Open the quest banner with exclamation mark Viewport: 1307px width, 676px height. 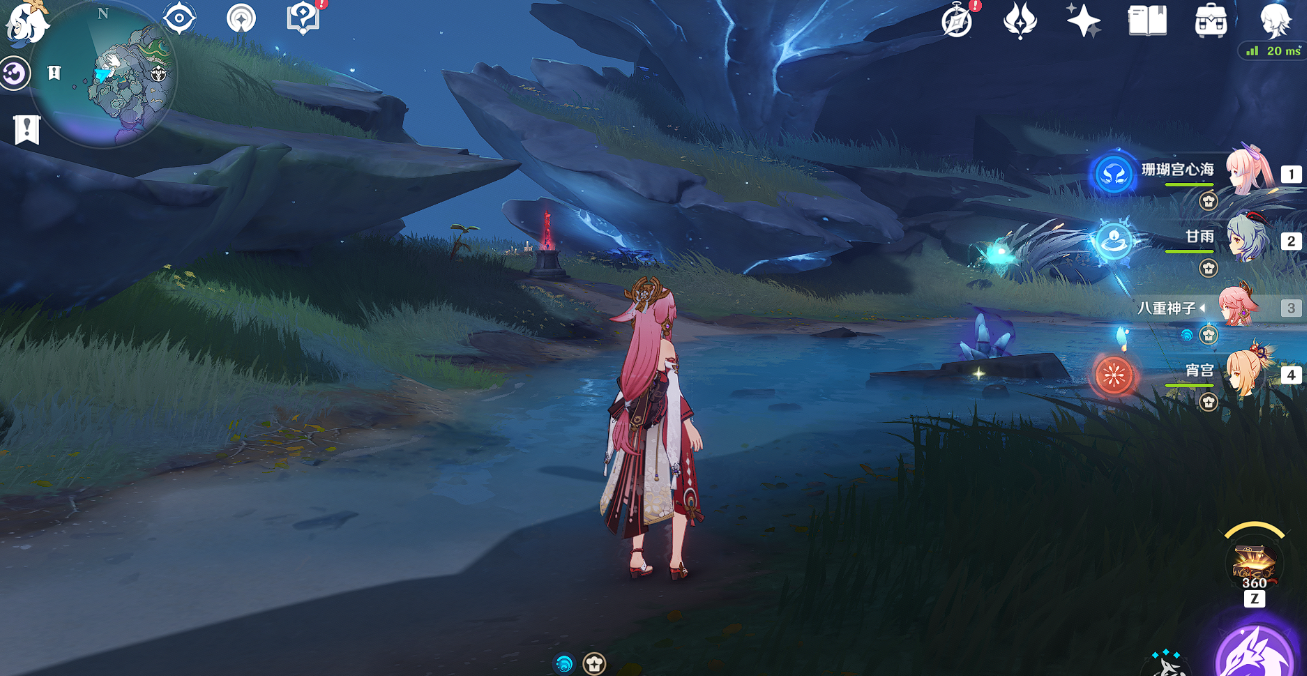coord(26,130)
